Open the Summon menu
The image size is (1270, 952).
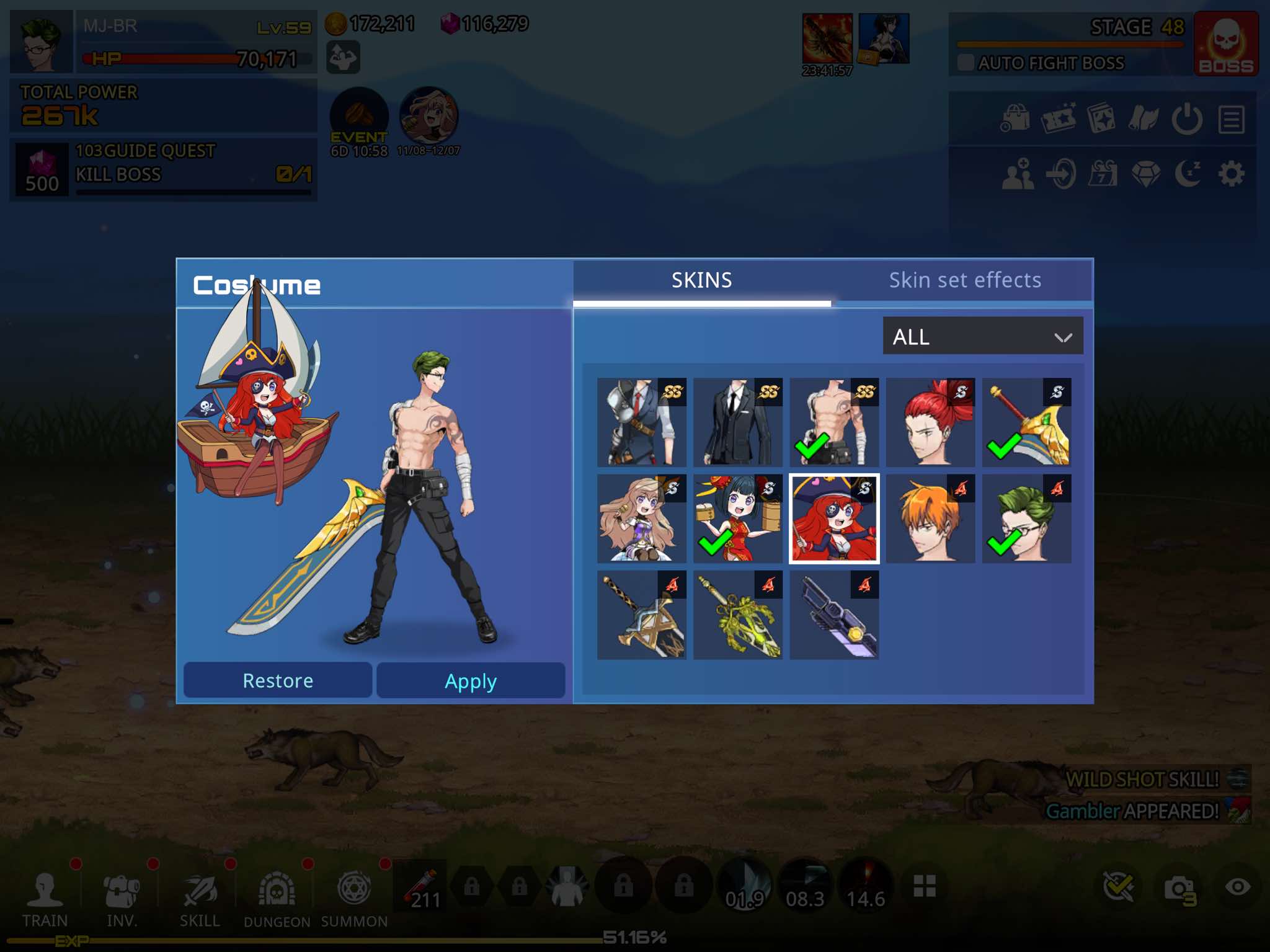tap(354, 897)
